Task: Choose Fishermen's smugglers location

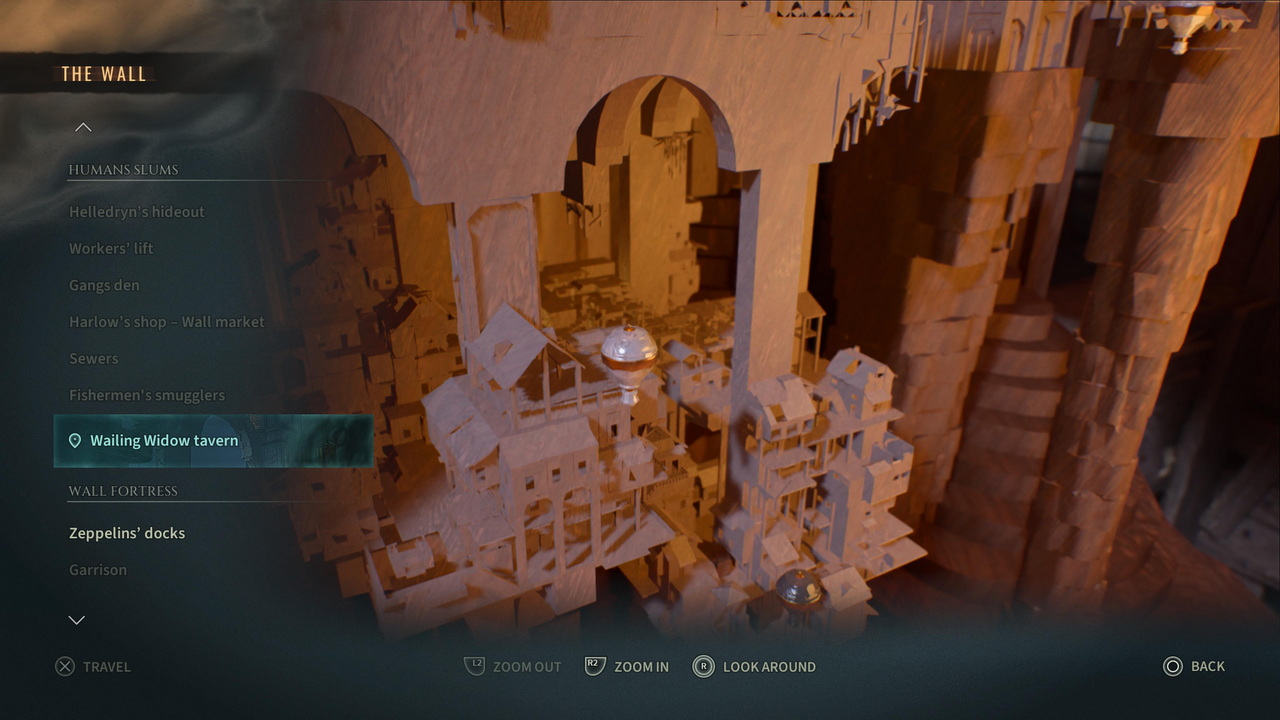Action: (147, 396)
